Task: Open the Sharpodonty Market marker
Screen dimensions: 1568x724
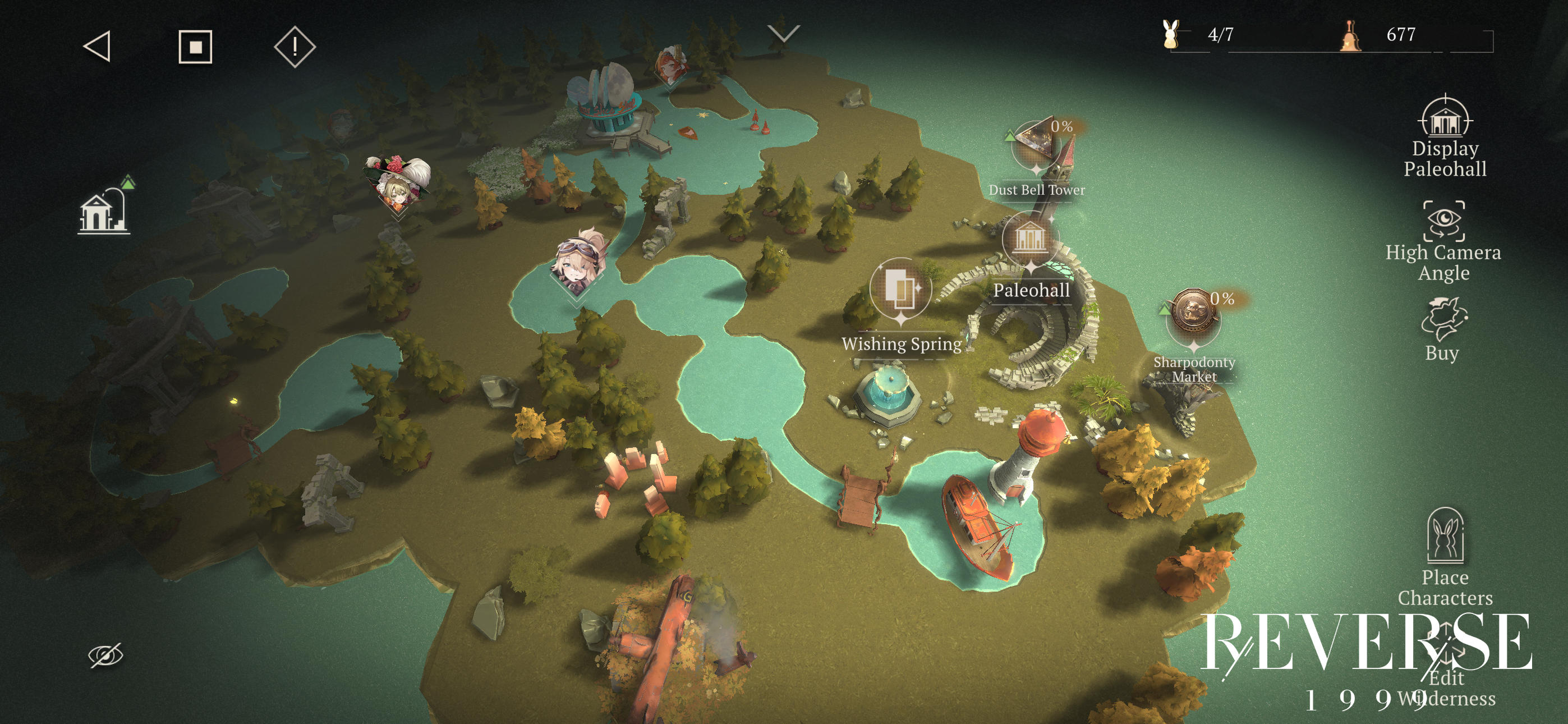Action: [1193, 317]
